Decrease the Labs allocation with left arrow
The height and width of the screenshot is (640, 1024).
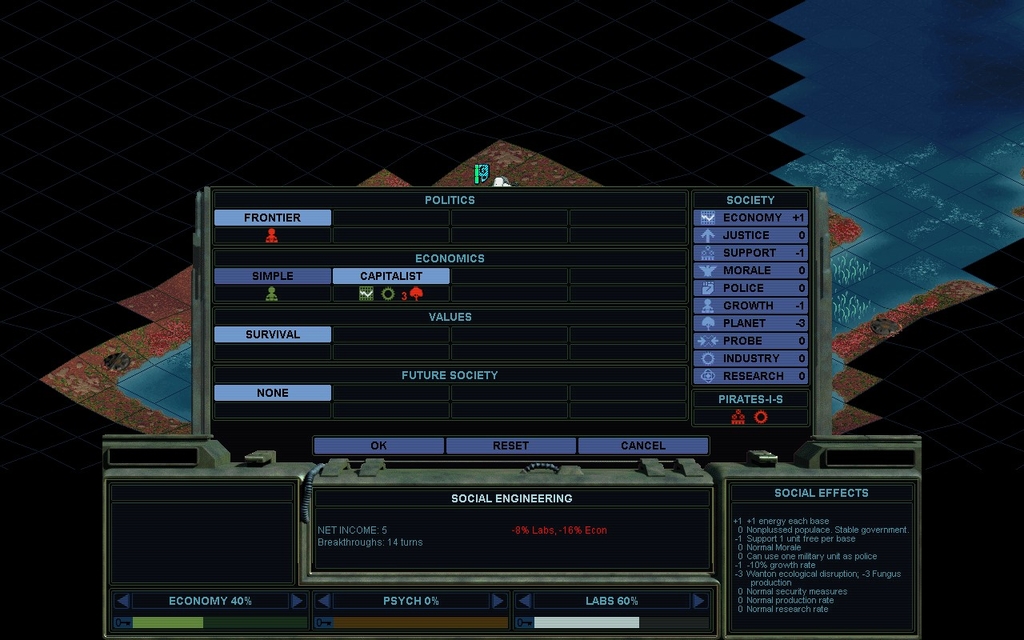coord(523,601)
